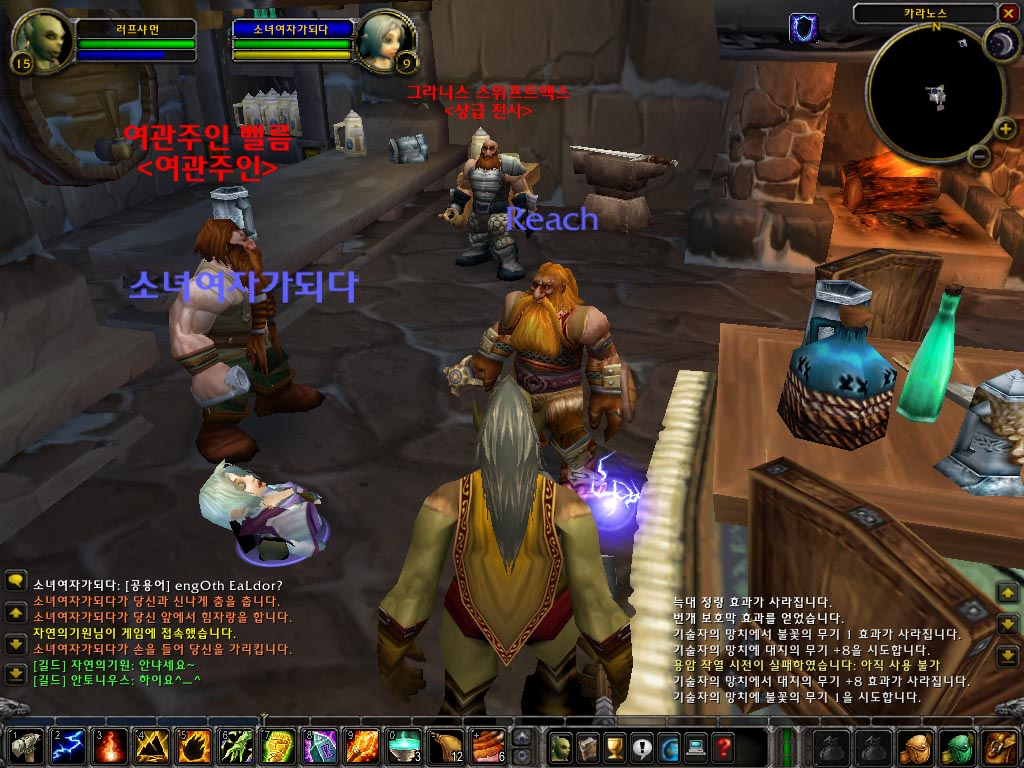This screenshot has width=1024, height=768.
Task: Open the character info micro button
Action: [562, 747]
